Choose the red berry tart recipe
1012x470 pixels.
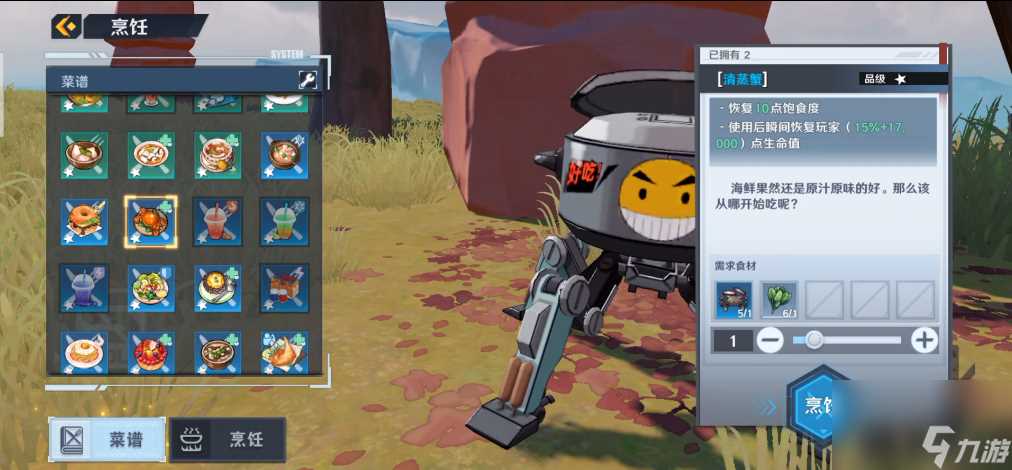pyautogui.click(x=151, y=352)
